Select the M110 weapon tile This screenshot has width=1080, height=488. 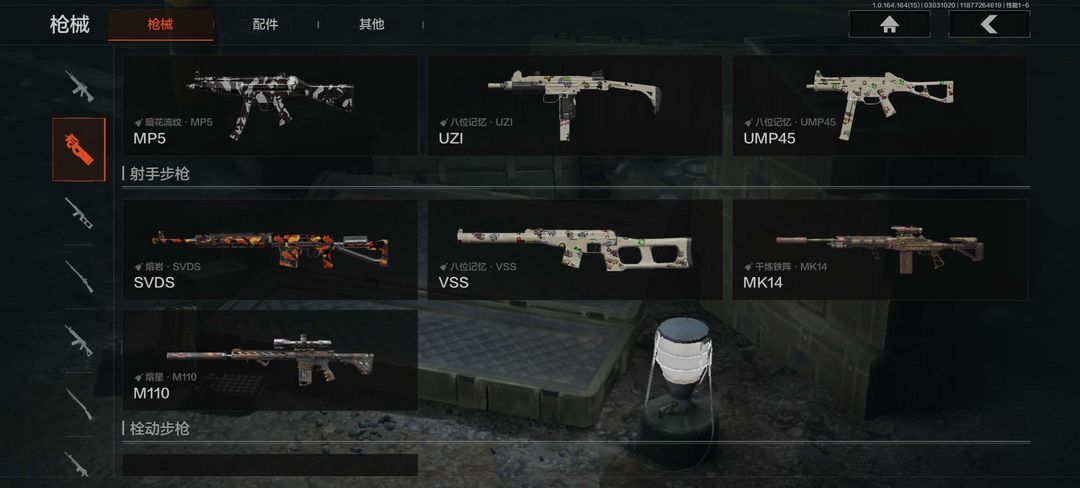tap(270, 360)
